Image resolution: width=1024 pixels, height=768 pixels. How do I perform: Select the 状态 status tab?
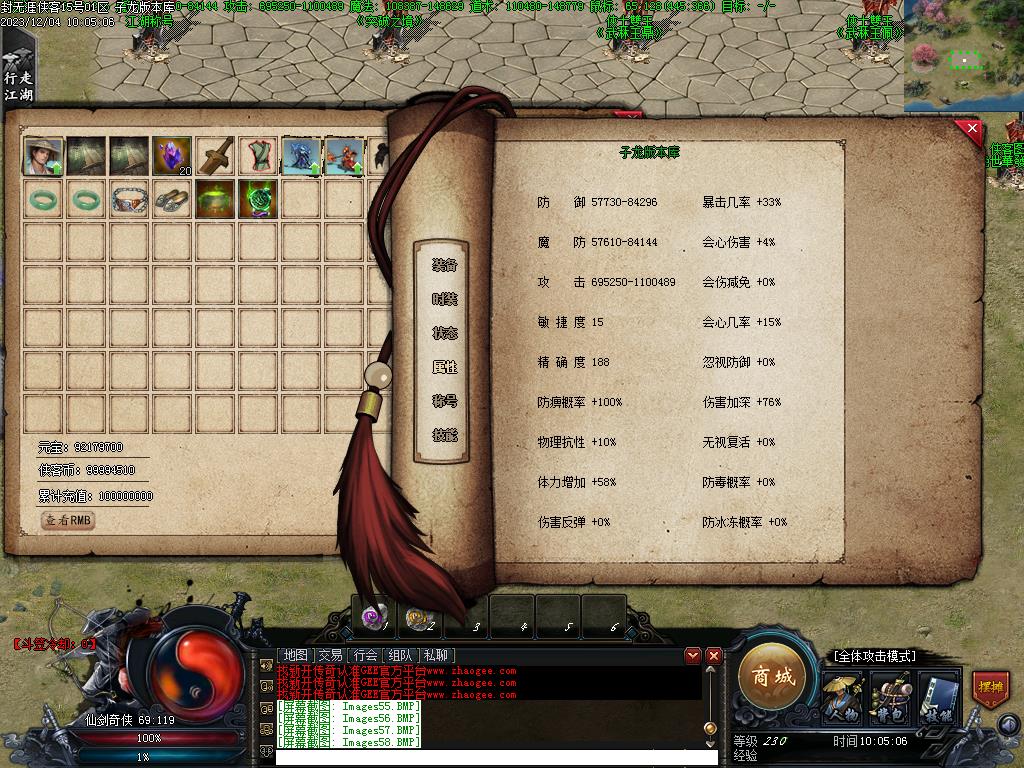[445, 333]
